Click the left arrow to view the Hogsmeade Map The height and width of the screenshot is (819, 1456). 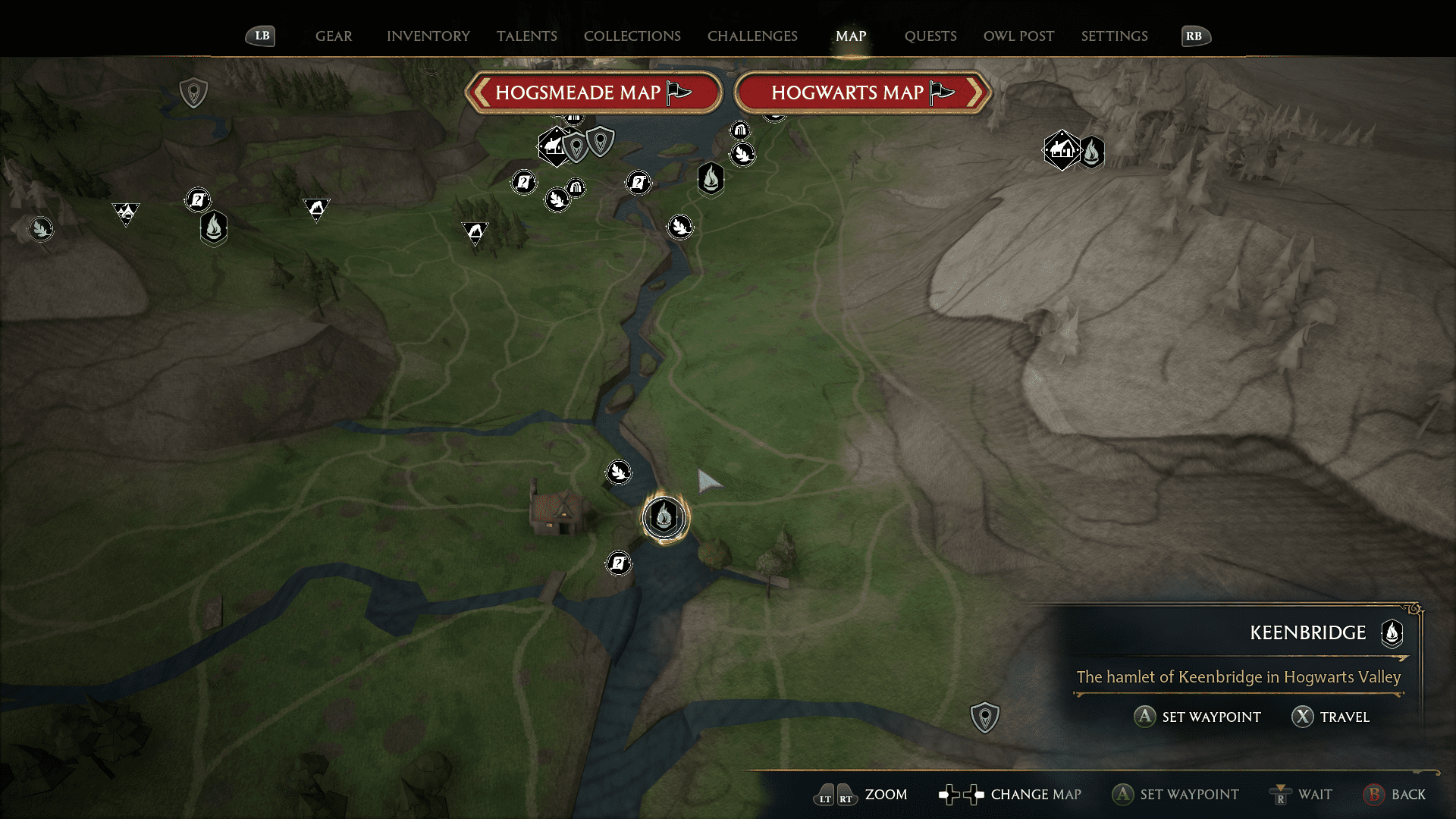480,93
